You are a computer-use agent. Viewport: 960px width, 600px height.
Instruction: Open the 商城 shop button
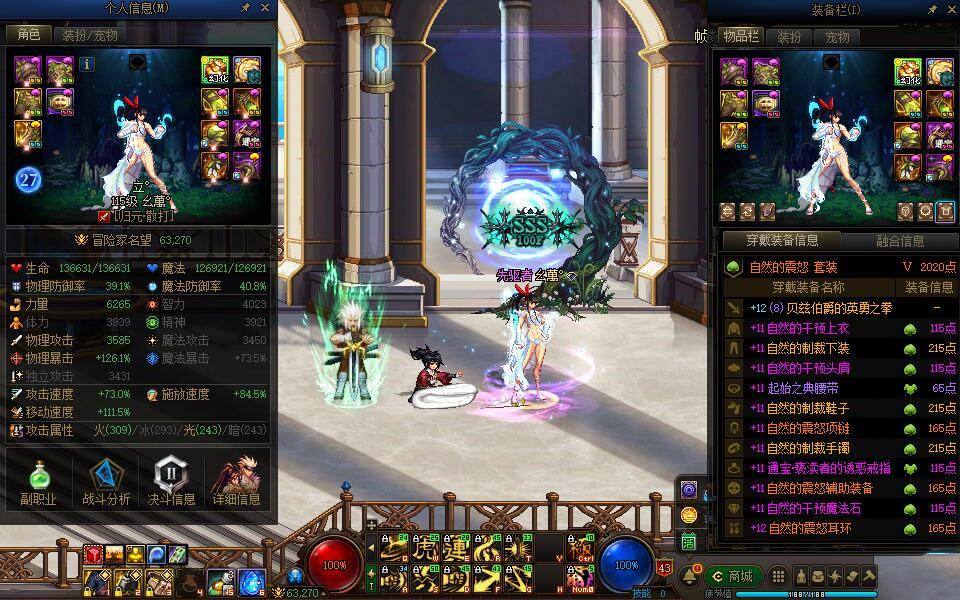pos(733,576)
